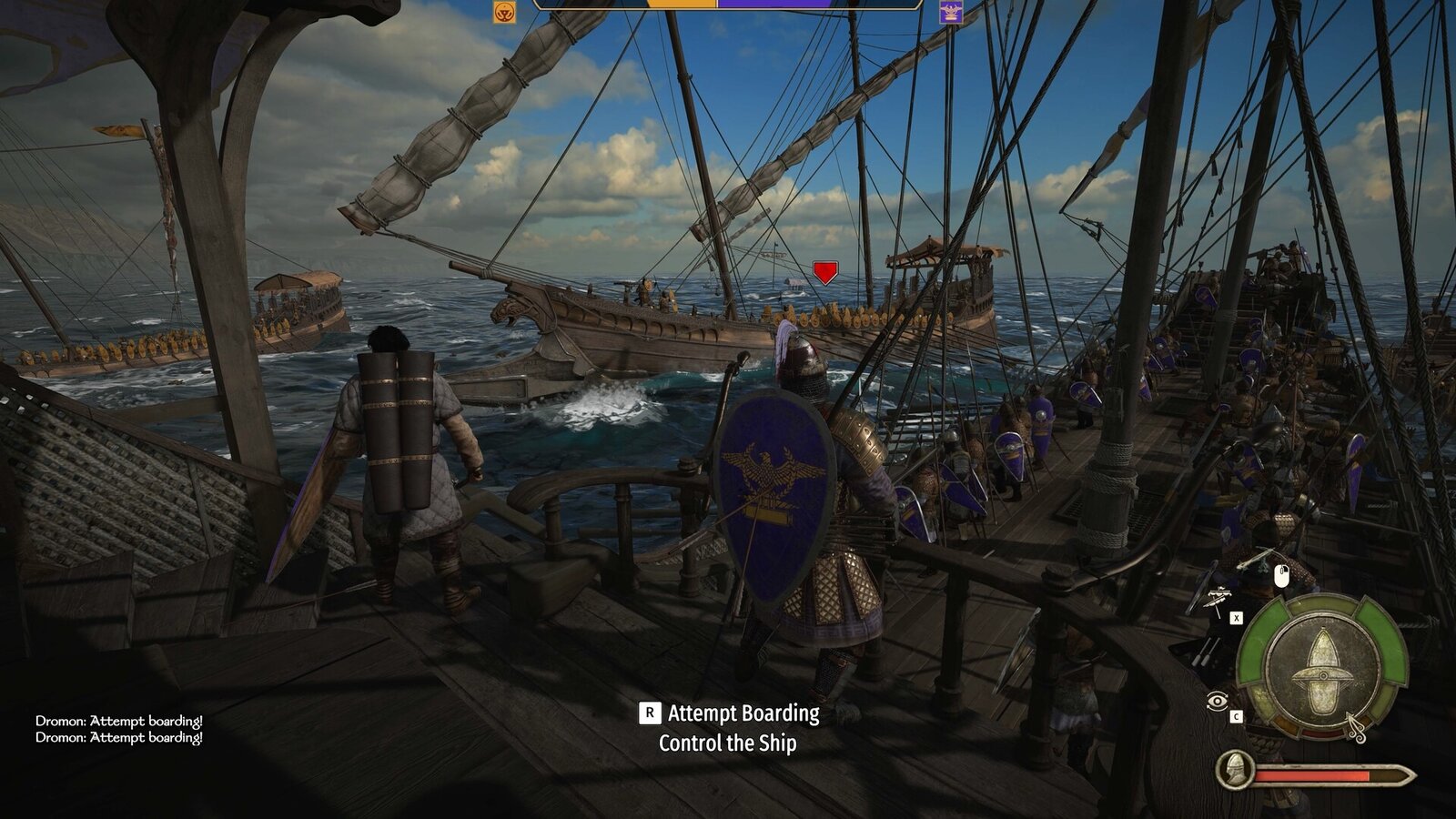The width and height of the screenshot is (1456, 819).
Task: Toggle the eye camera-mode indicator
Action: click(1216, 700)
